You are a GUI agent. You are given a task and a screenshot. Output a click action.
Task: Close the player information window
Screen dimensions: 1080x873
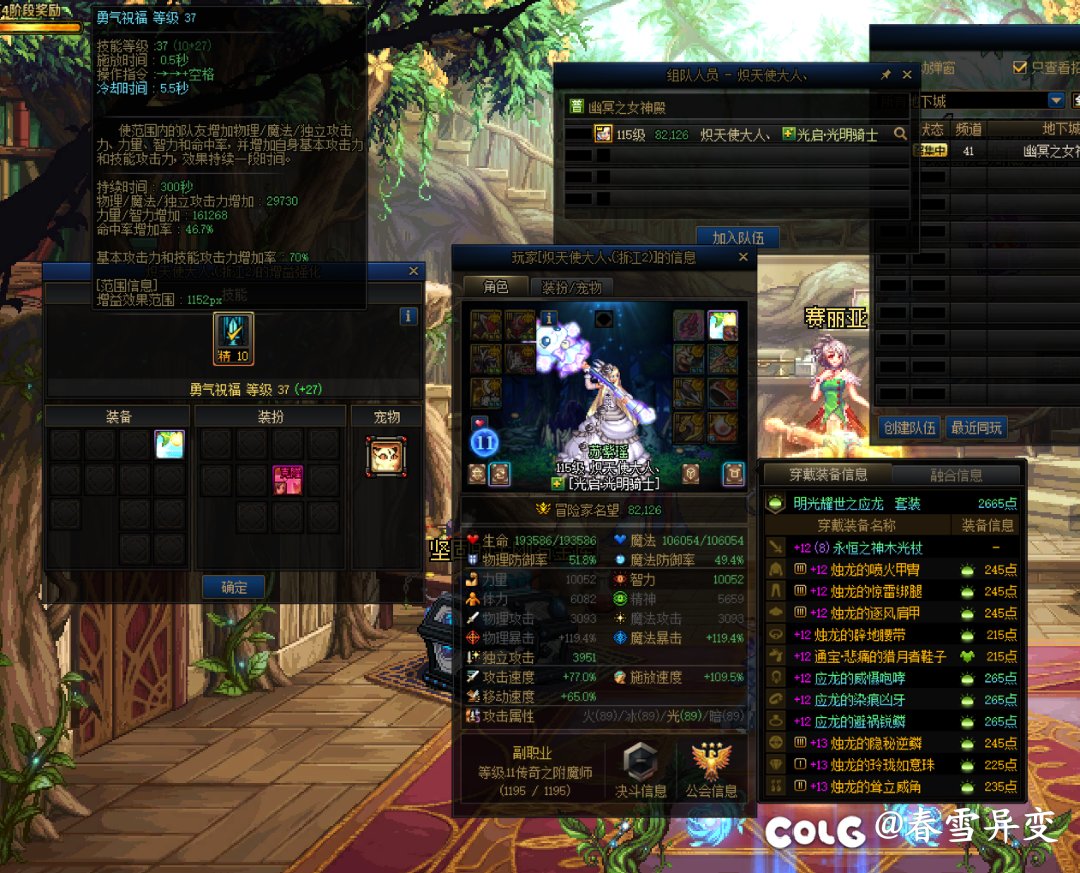click(743, 257)
